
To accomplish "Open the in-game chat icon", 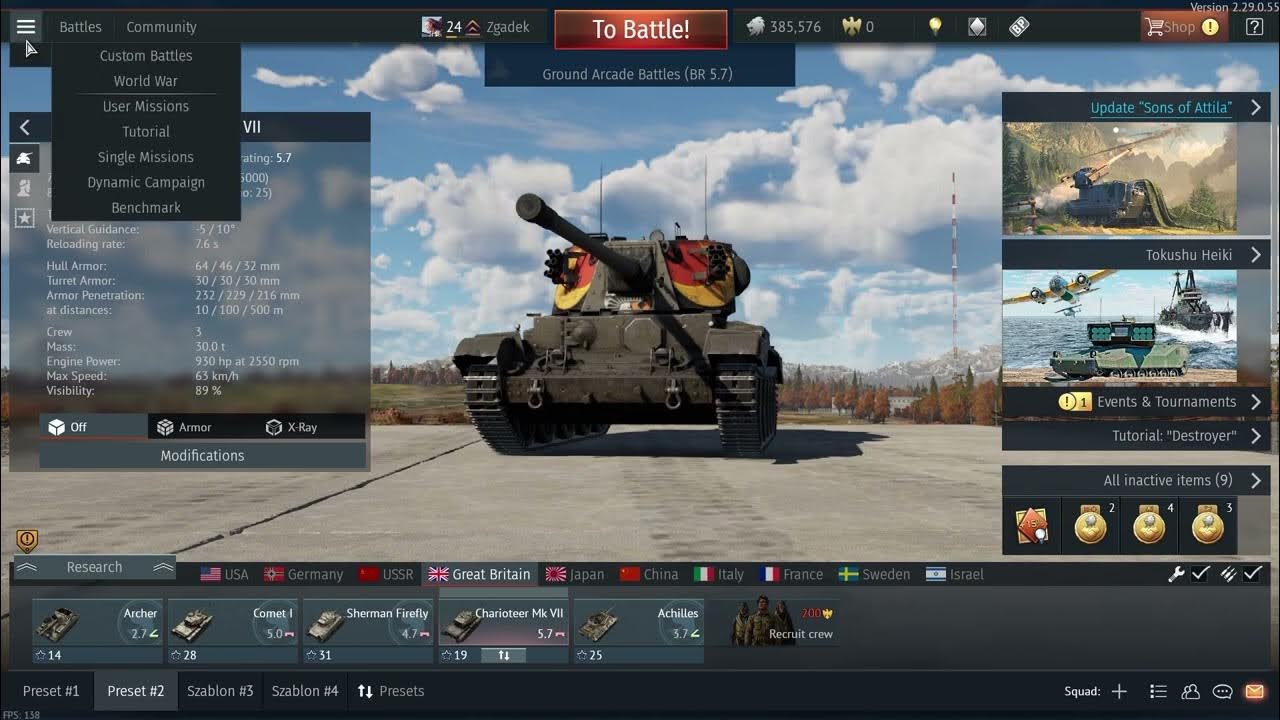I will (x=1222, y=691).
